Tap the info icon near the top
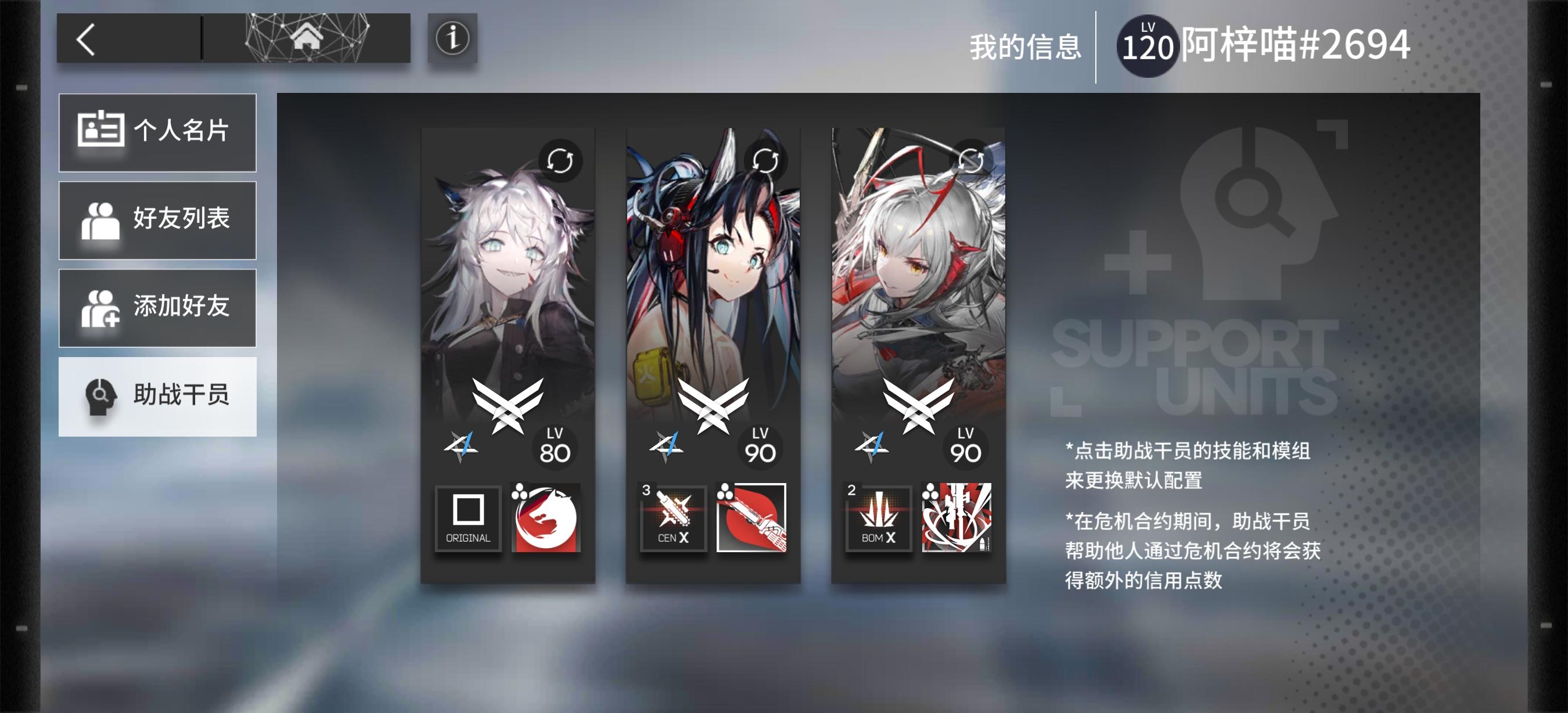The width and height of the screenshot is (1568, 713). pyautogui.click(x=451, y=38)
